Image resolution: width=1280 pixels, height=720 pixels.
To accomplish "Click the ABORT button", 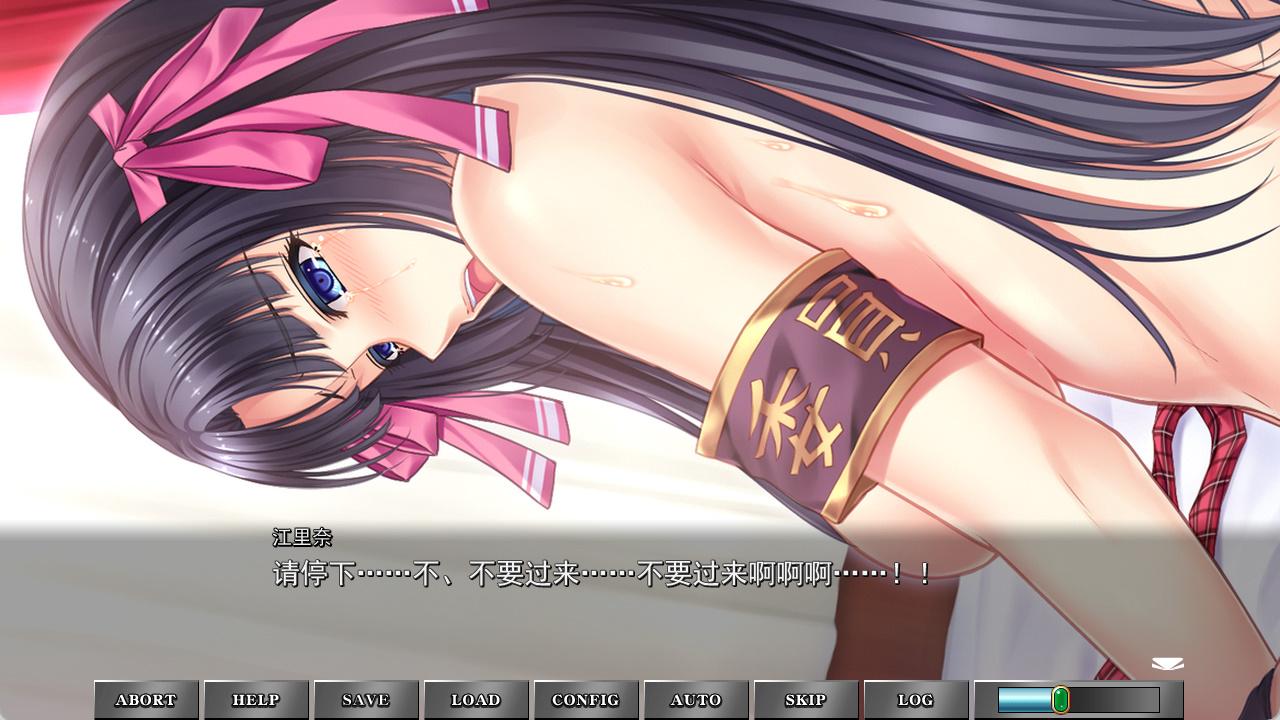I will pyautogui.click(x=146, y=700).
